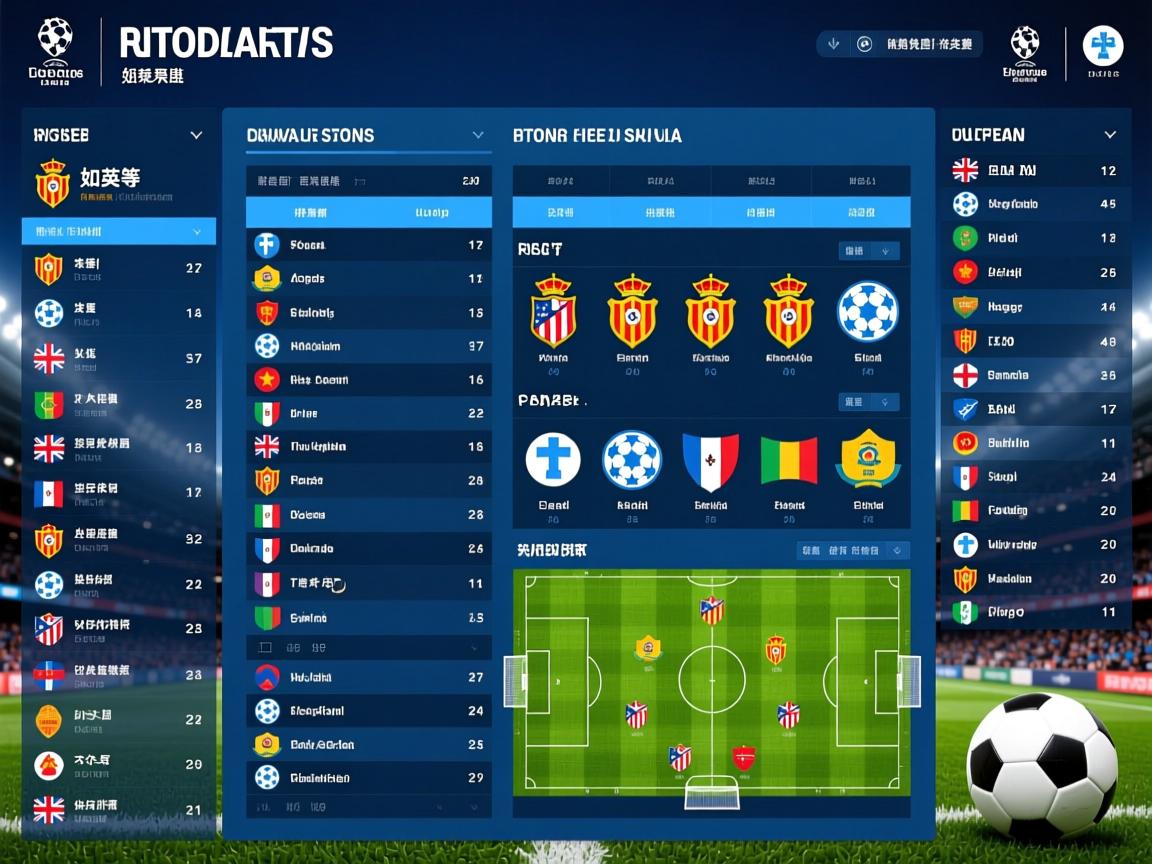
Task: Choose the soccer ball tile in the RIGCT row
Action: pos(867,311)
